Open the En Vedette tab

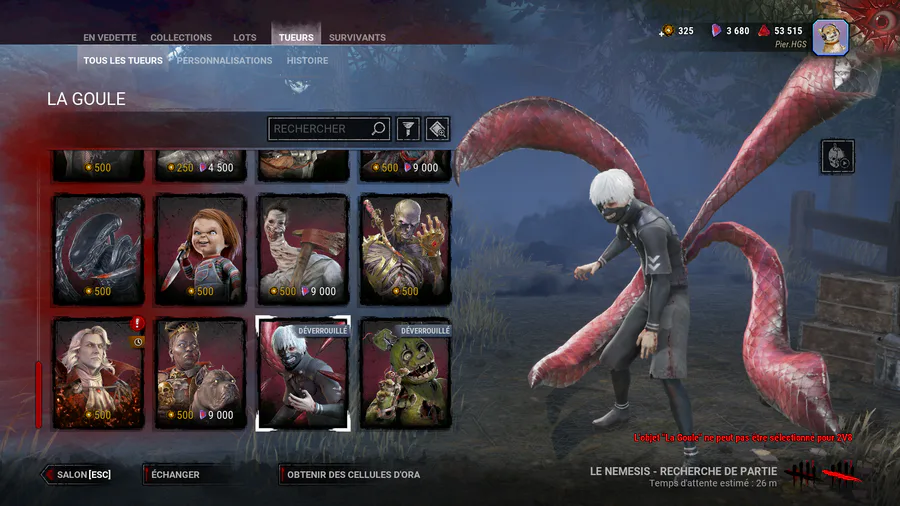[111, 38]
